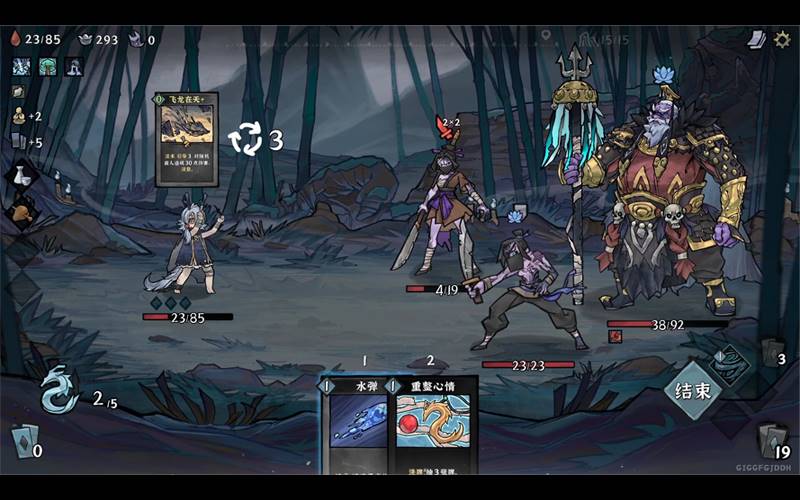View the card deck icon beside settings

point(757,39)
